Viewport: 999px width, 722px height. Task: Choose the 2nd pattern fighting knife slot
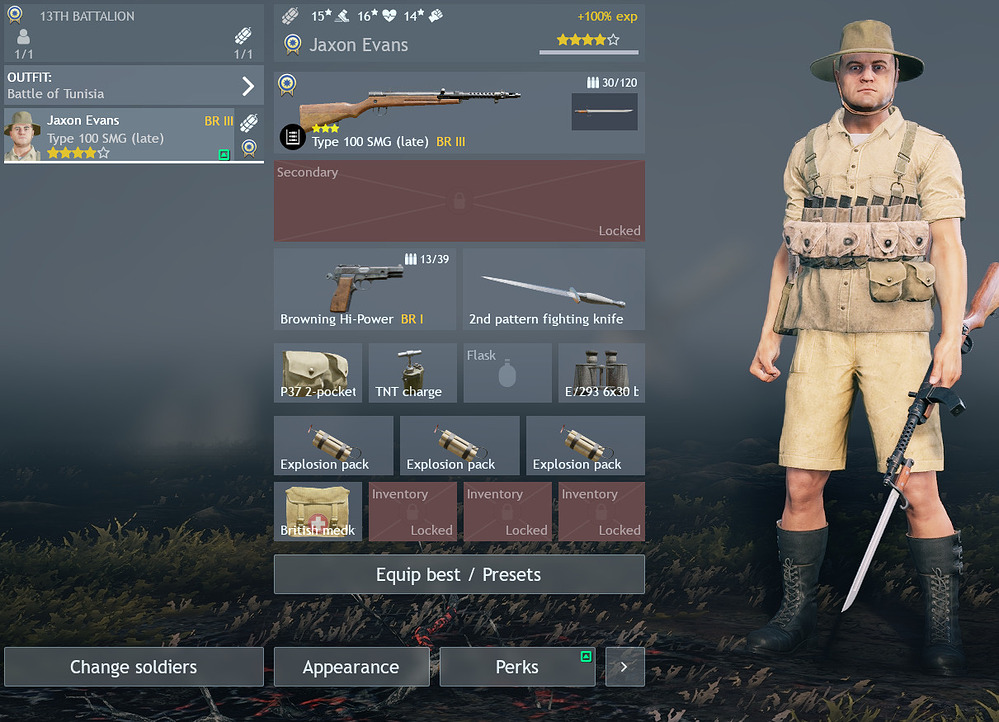(553, 289)
